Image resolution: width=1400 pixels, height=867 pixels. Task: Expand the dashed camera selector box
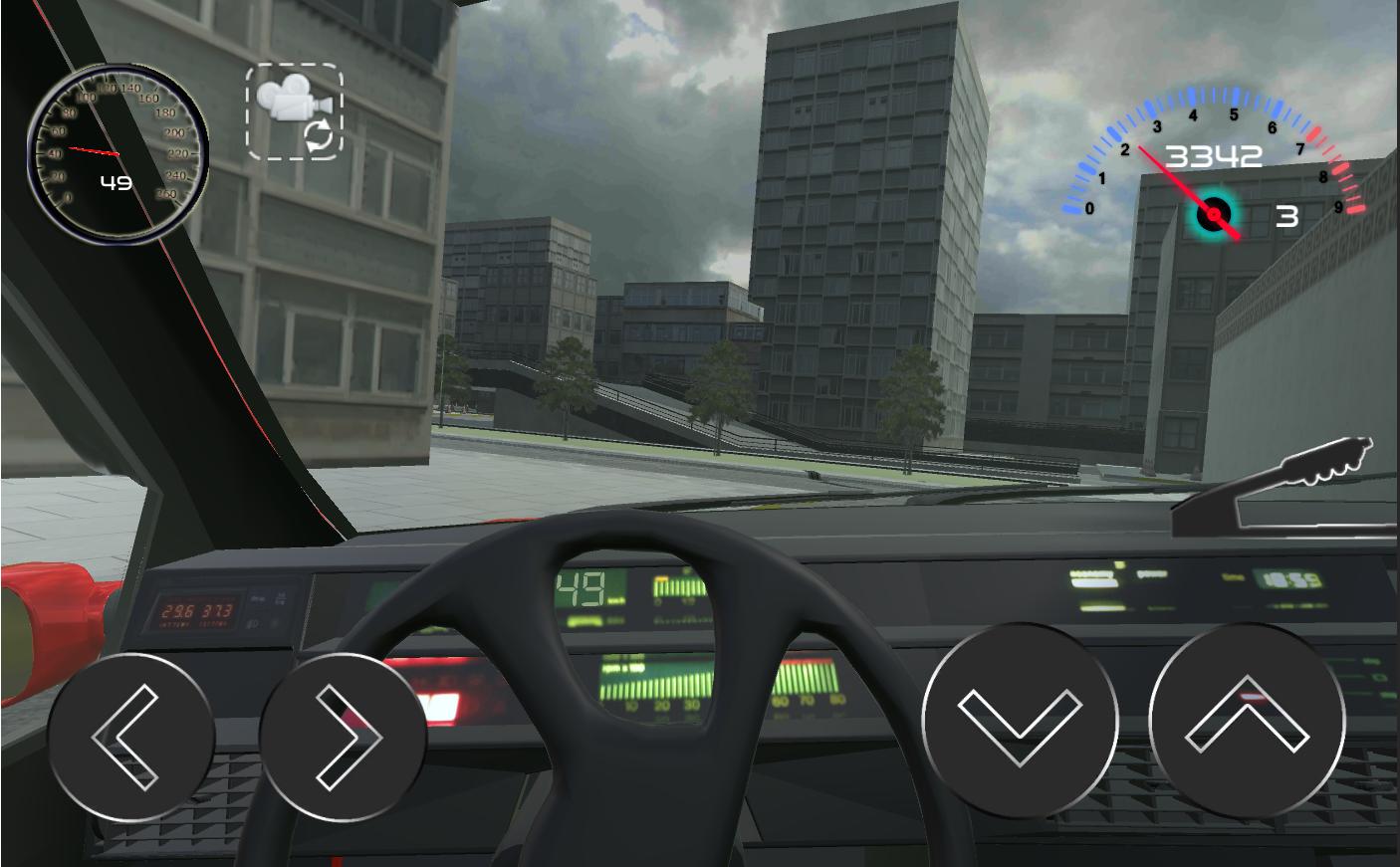pyautogui.click(x=293, y=109)
